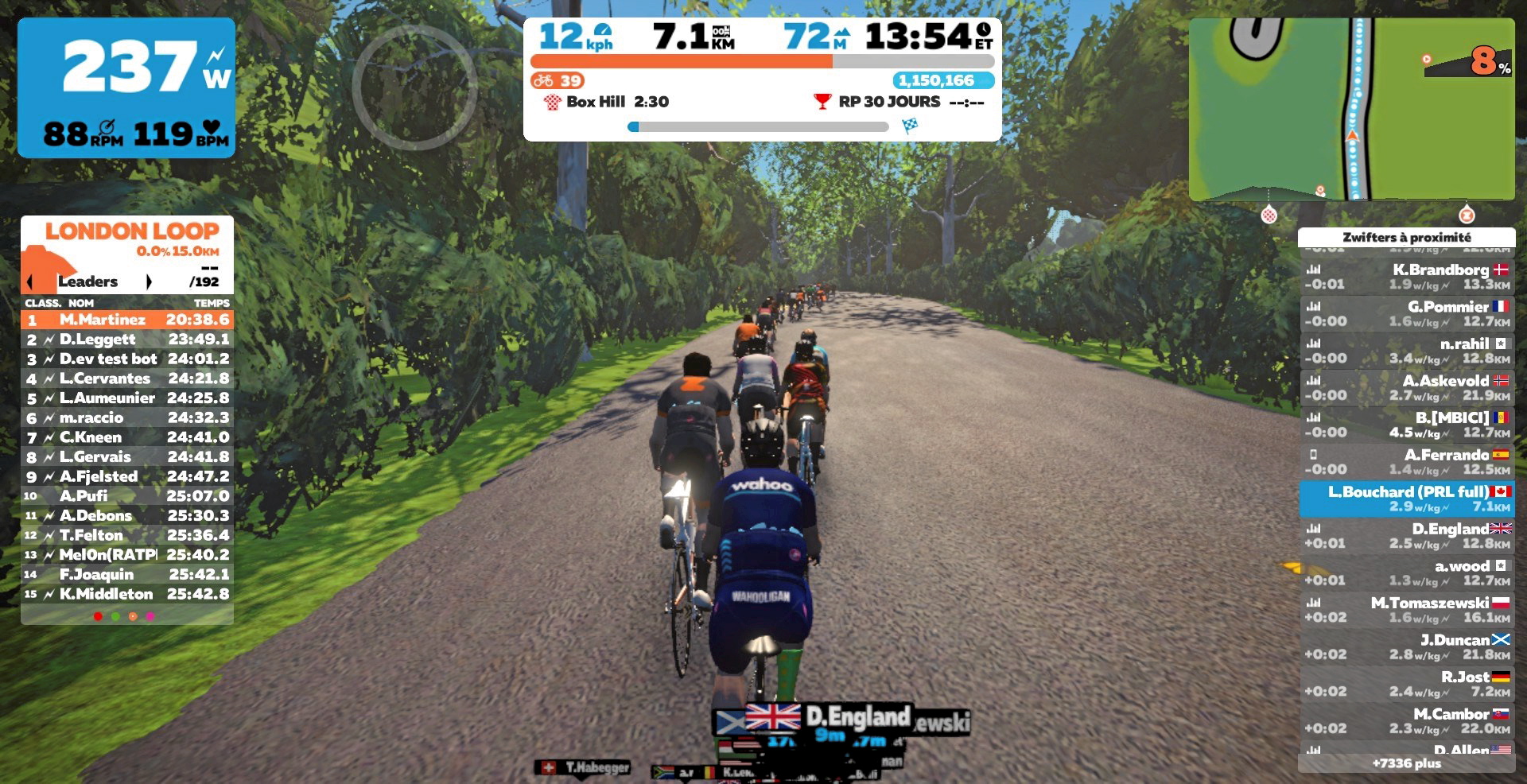Pick K.Brandborg from nearby Zwifters

click(x=1406, y=277)
